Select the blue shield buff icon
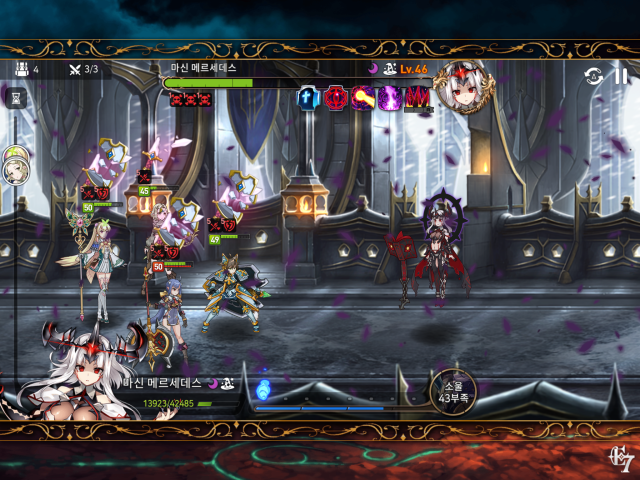Image resolution: width=640 pixels, height=480 pixels. point(309,98)
